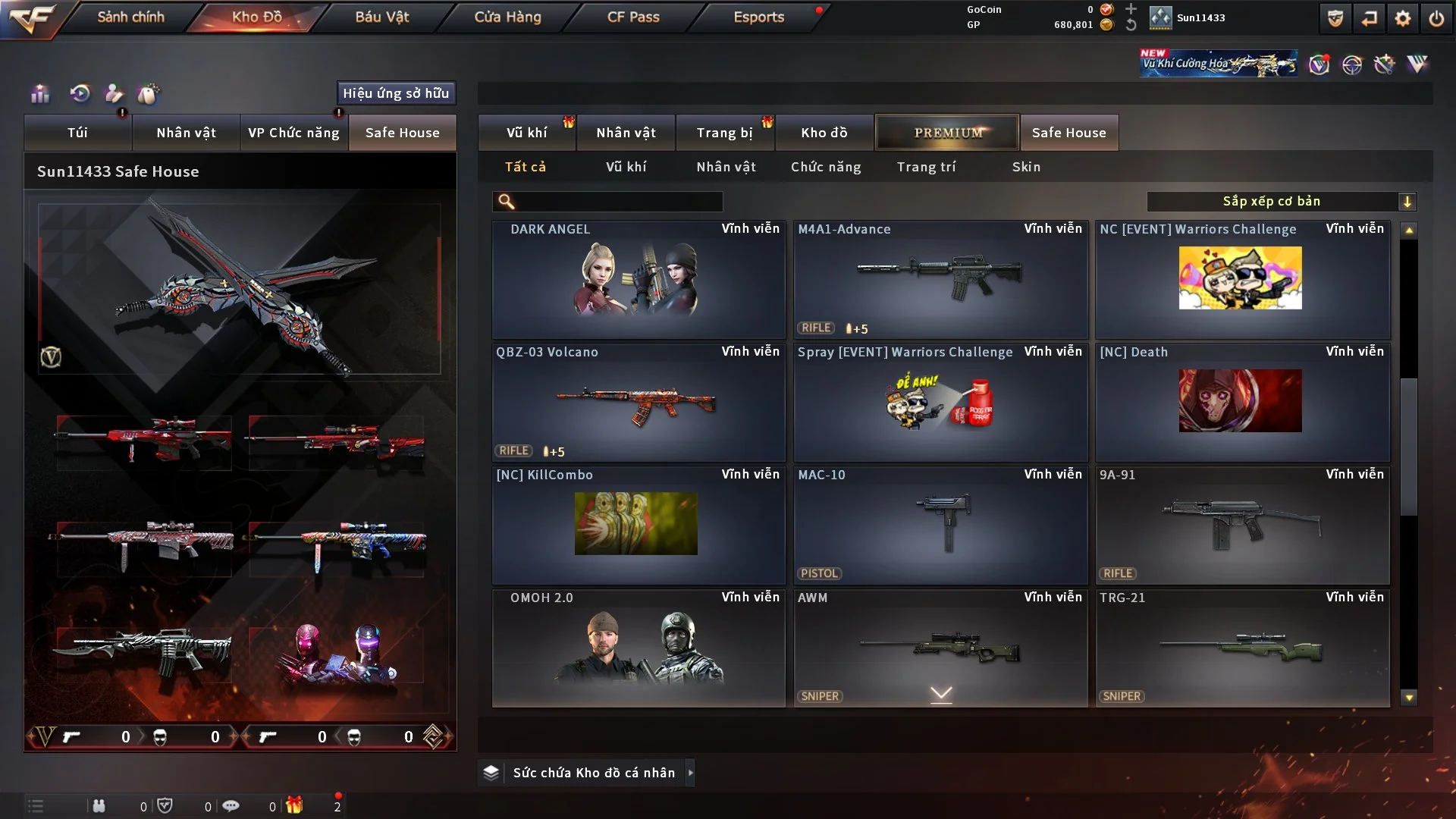Select the M4A1-Advance rifle item
The width and height of the screenshot is (1456, 819).
(940, 279)
